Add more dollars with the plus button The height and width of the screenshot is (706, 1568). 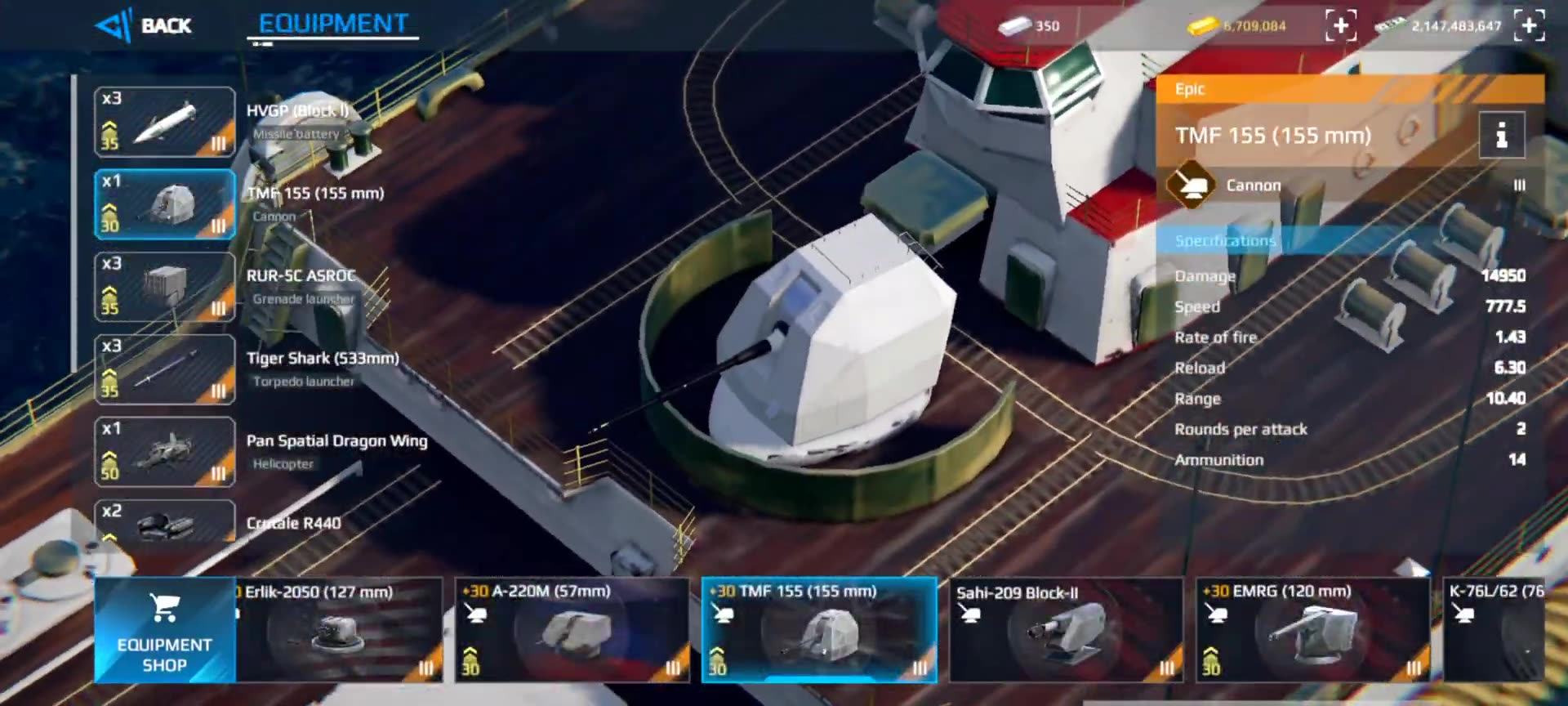pos(1529,25)
